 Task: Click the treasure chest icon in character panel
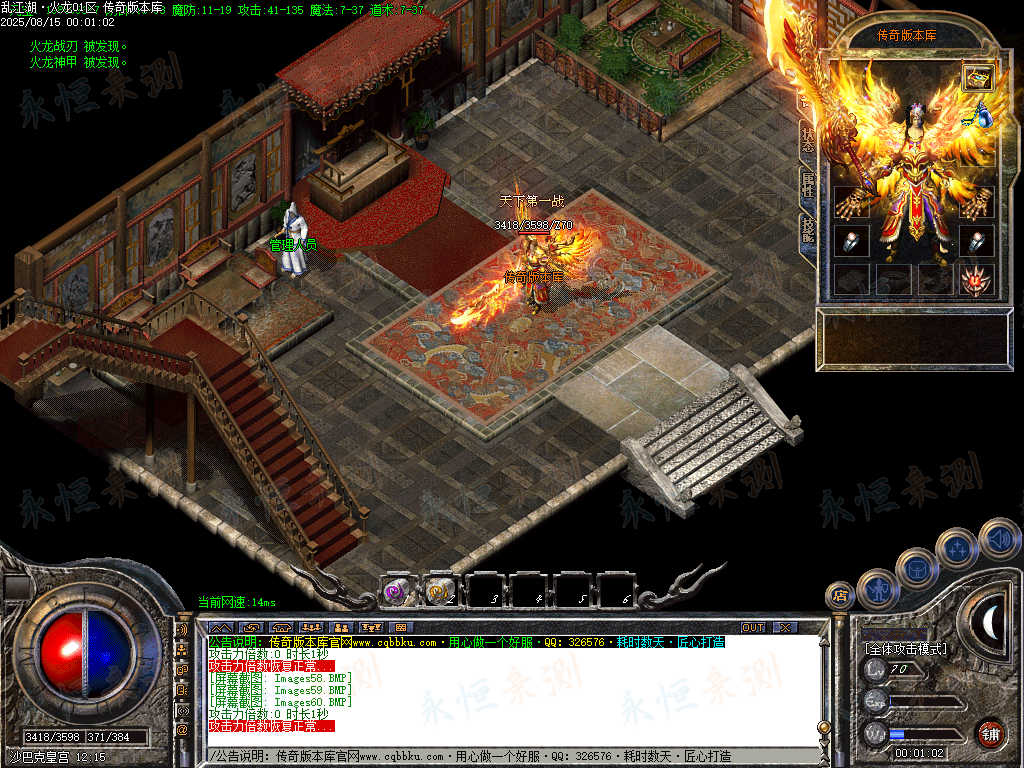(x=977, y=77)
